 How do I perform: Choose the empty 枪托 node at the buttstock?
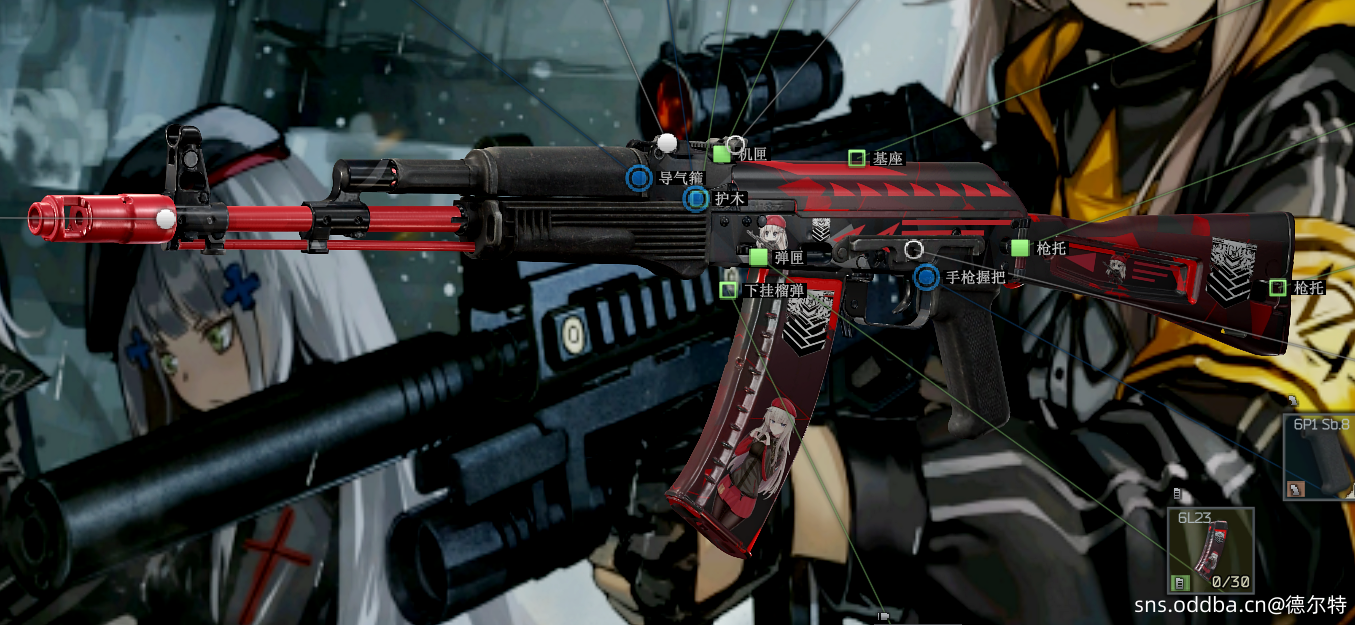[x=1277, y=288]
